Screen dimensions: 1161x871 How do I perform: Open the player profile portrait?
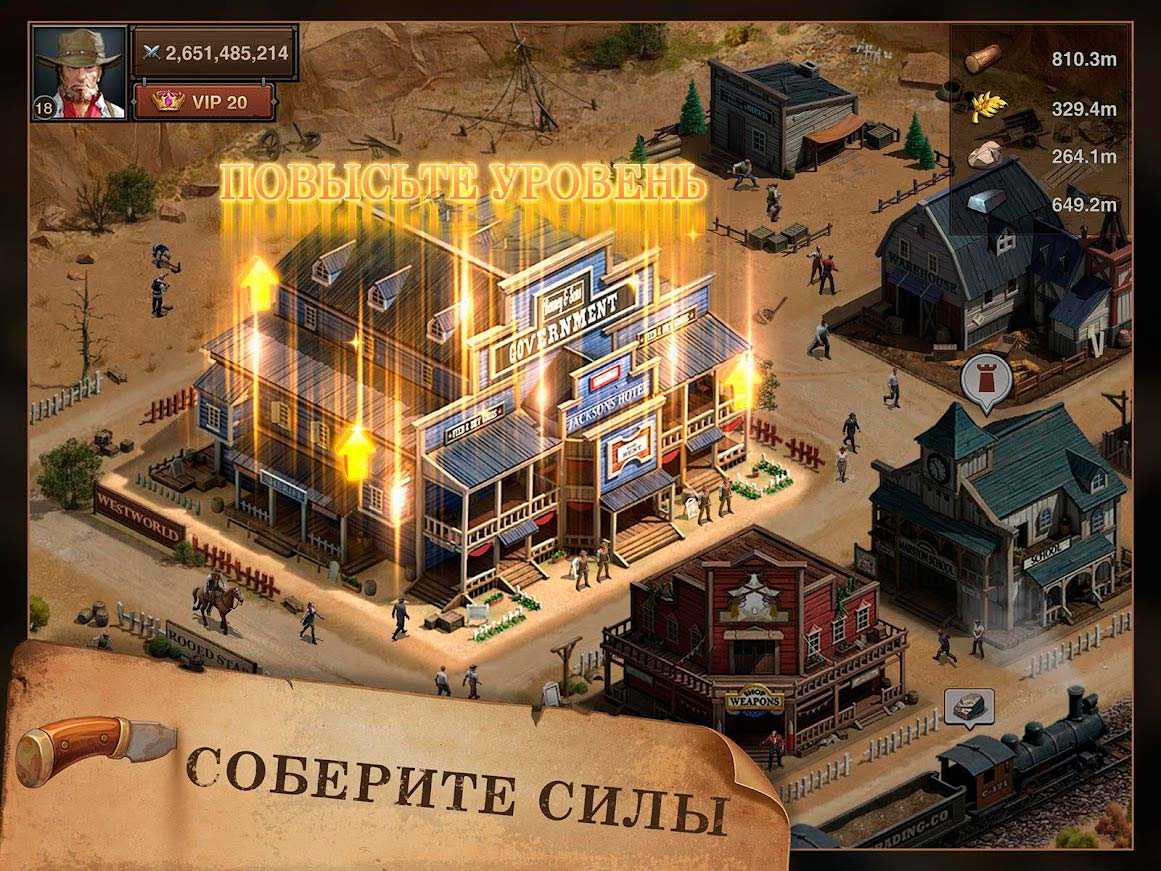[79, 73]
